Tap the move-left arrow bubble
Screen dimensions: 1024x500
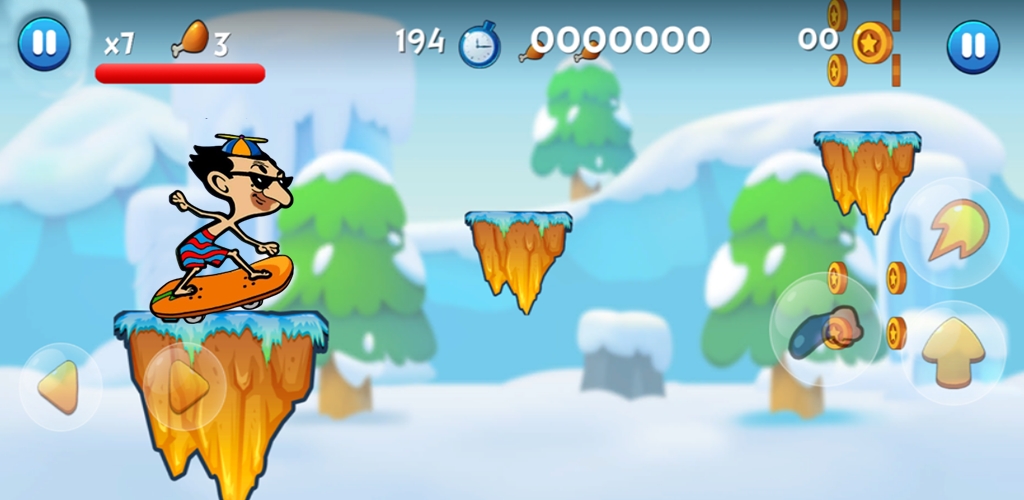pos(60,387)
